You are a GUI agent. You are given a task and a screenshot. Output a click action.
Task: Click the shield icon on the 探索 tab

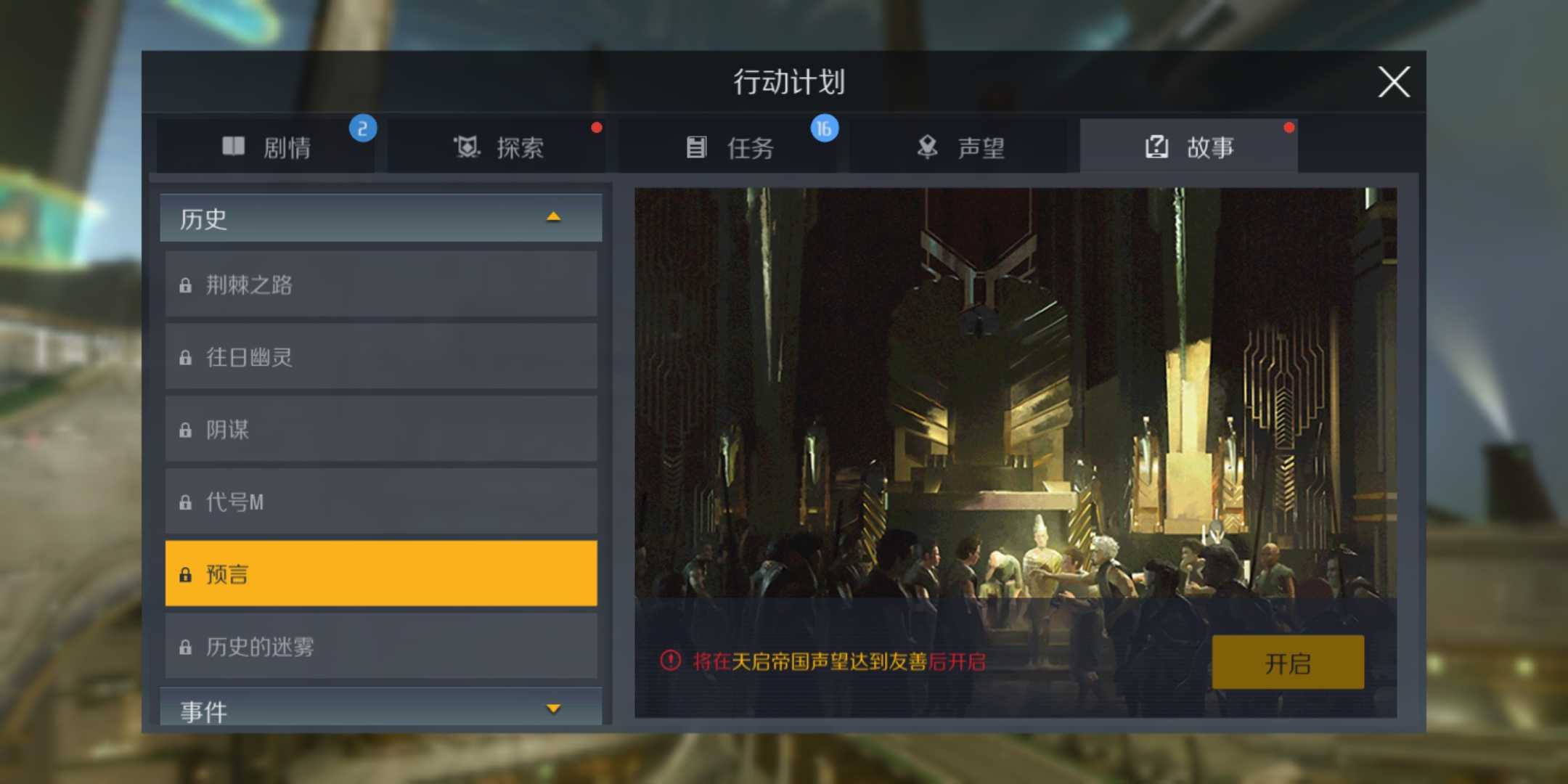point(465,146)
